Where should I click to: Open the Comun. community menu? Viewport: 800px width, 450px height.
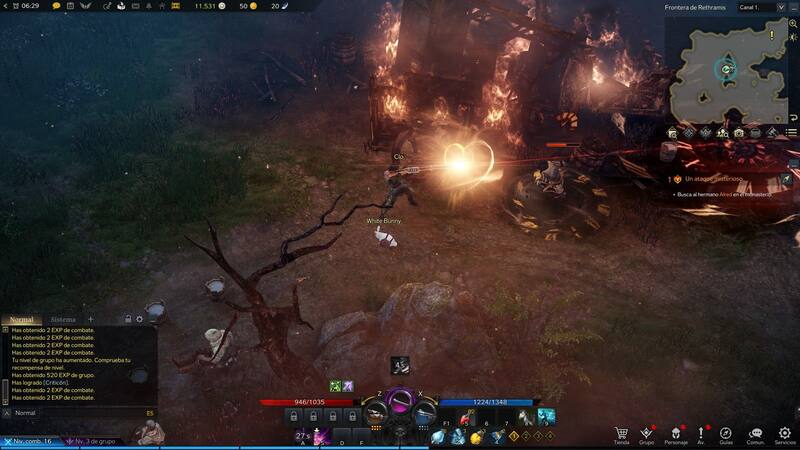point(755,434)
